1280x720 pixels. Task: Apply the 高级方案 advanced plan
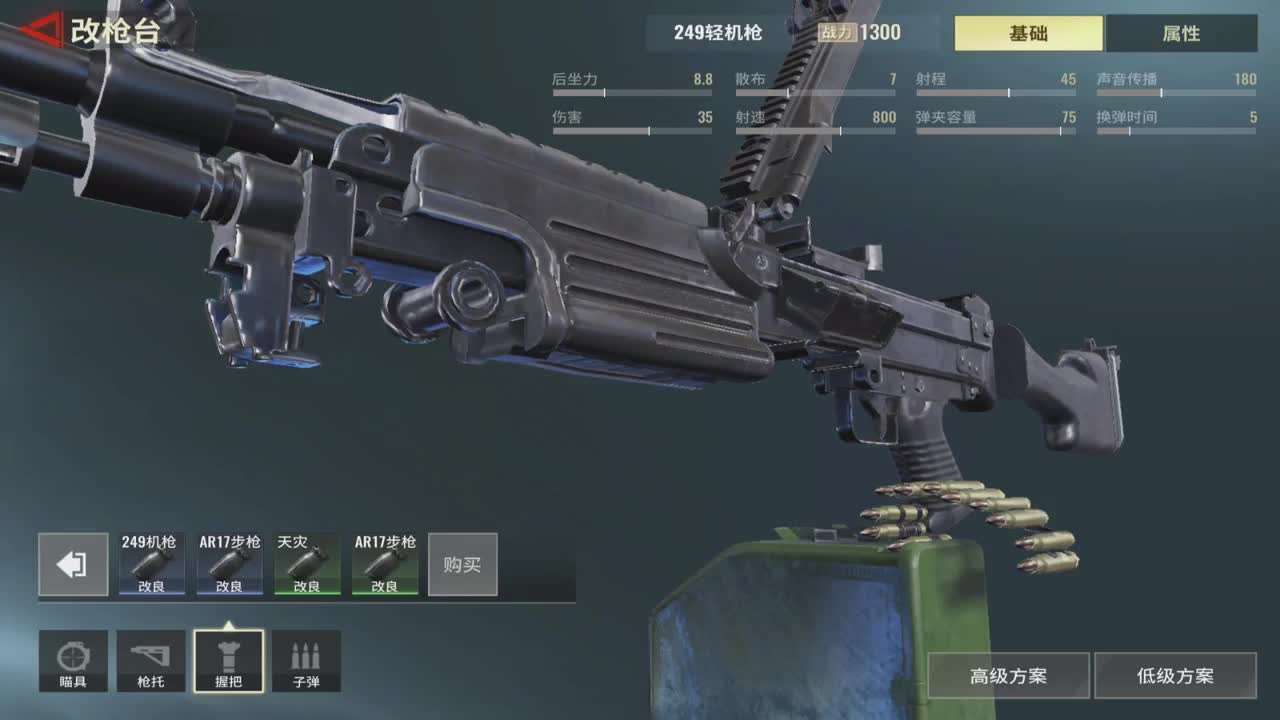1007,675
